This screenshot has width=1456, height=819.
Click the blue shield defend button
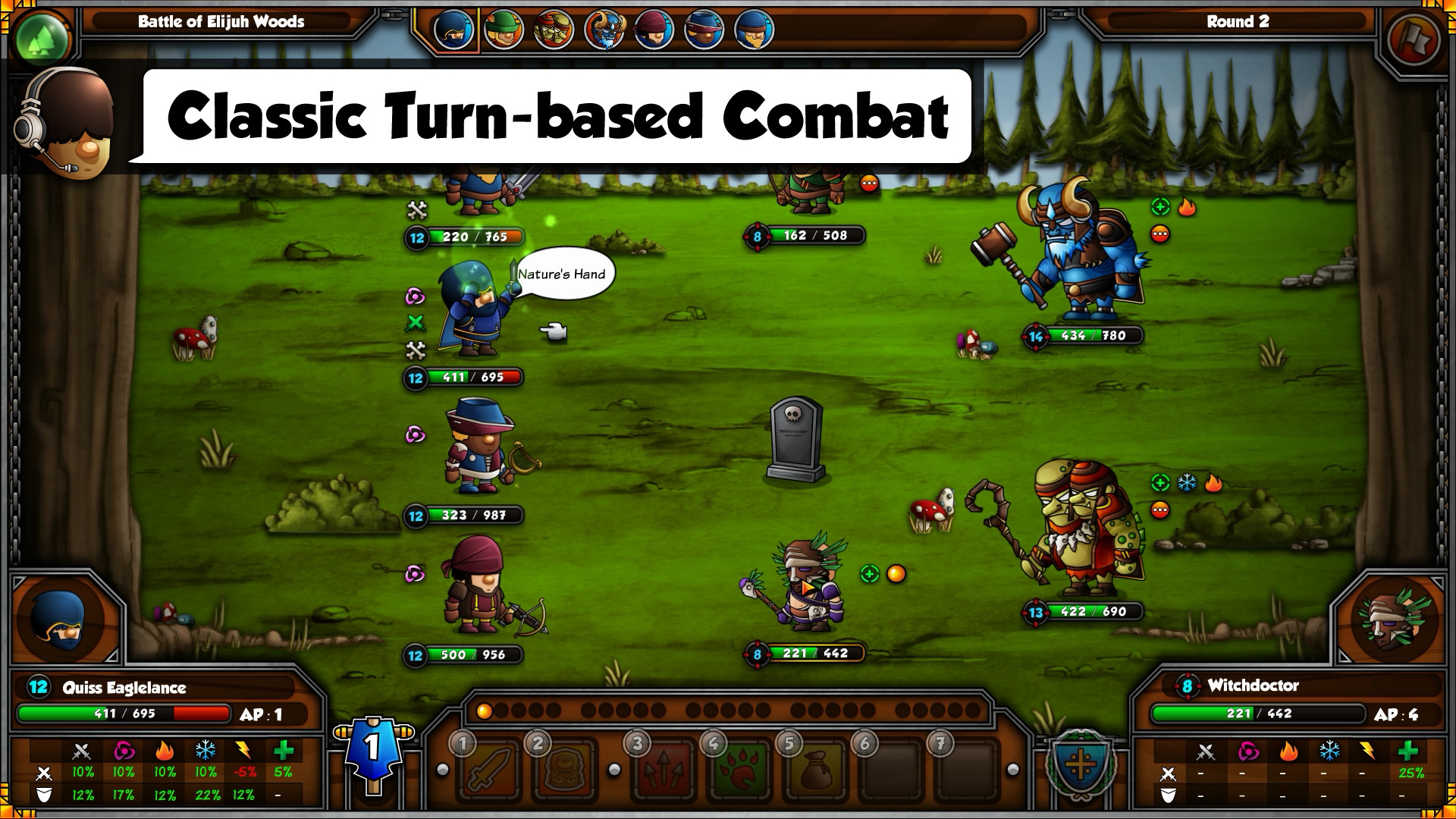(x=1080, y=764)
